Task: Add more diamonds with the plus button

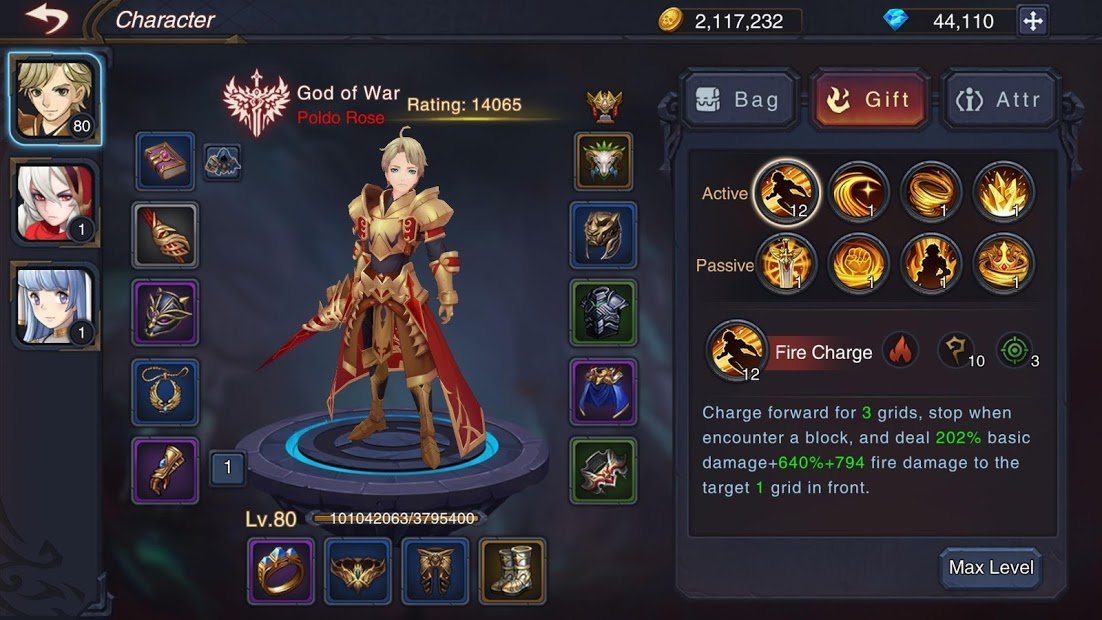Action: click(1032, 20)
